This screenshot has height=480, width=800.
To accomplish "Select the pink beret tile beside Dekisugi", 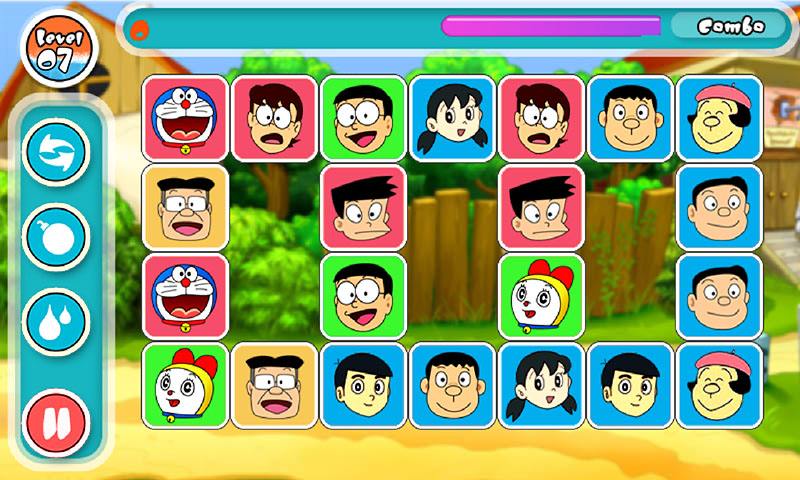I will 719,386.
